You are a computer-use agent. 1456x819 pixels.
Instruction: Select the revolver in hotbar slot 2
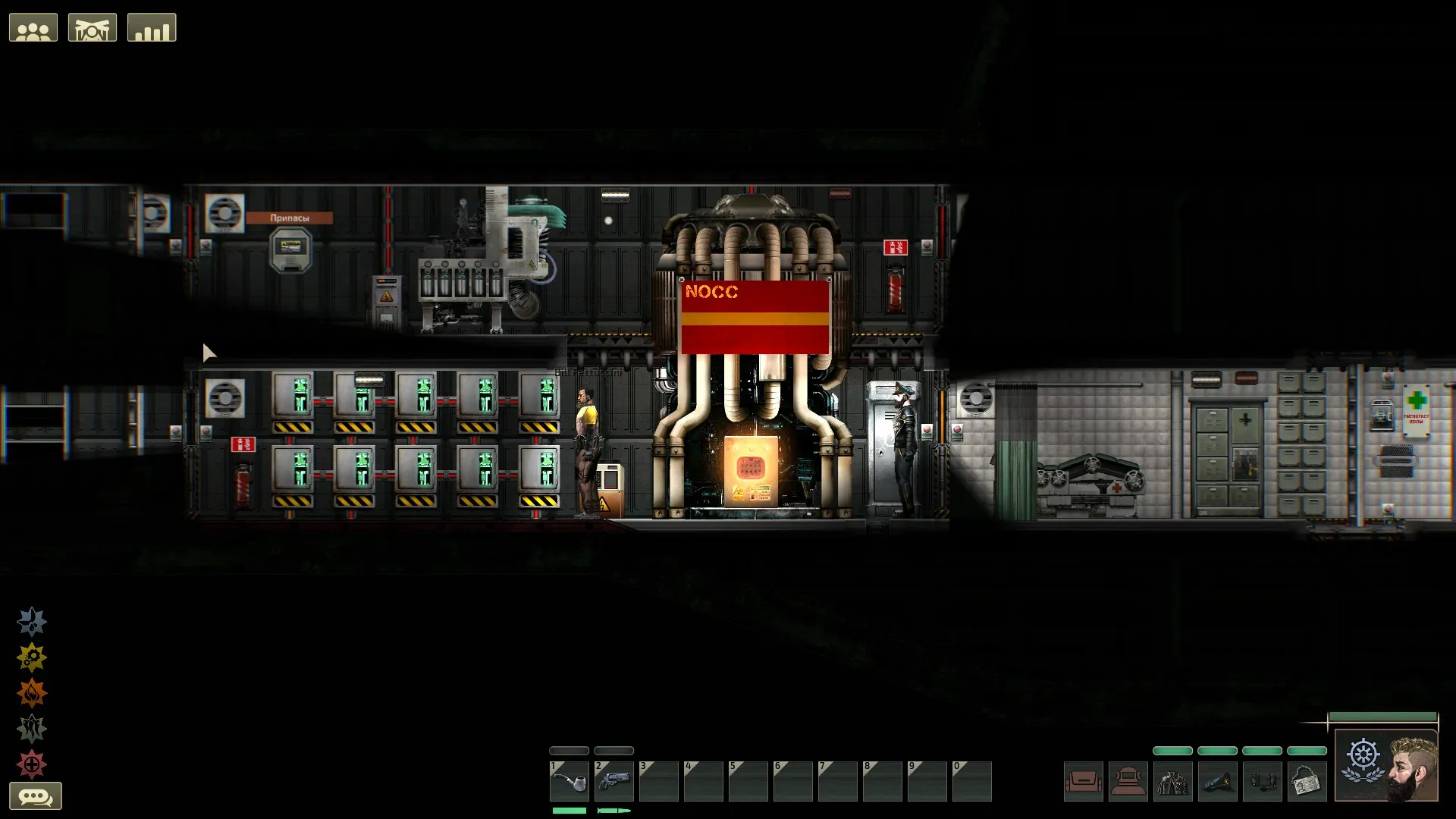[613, 781]
